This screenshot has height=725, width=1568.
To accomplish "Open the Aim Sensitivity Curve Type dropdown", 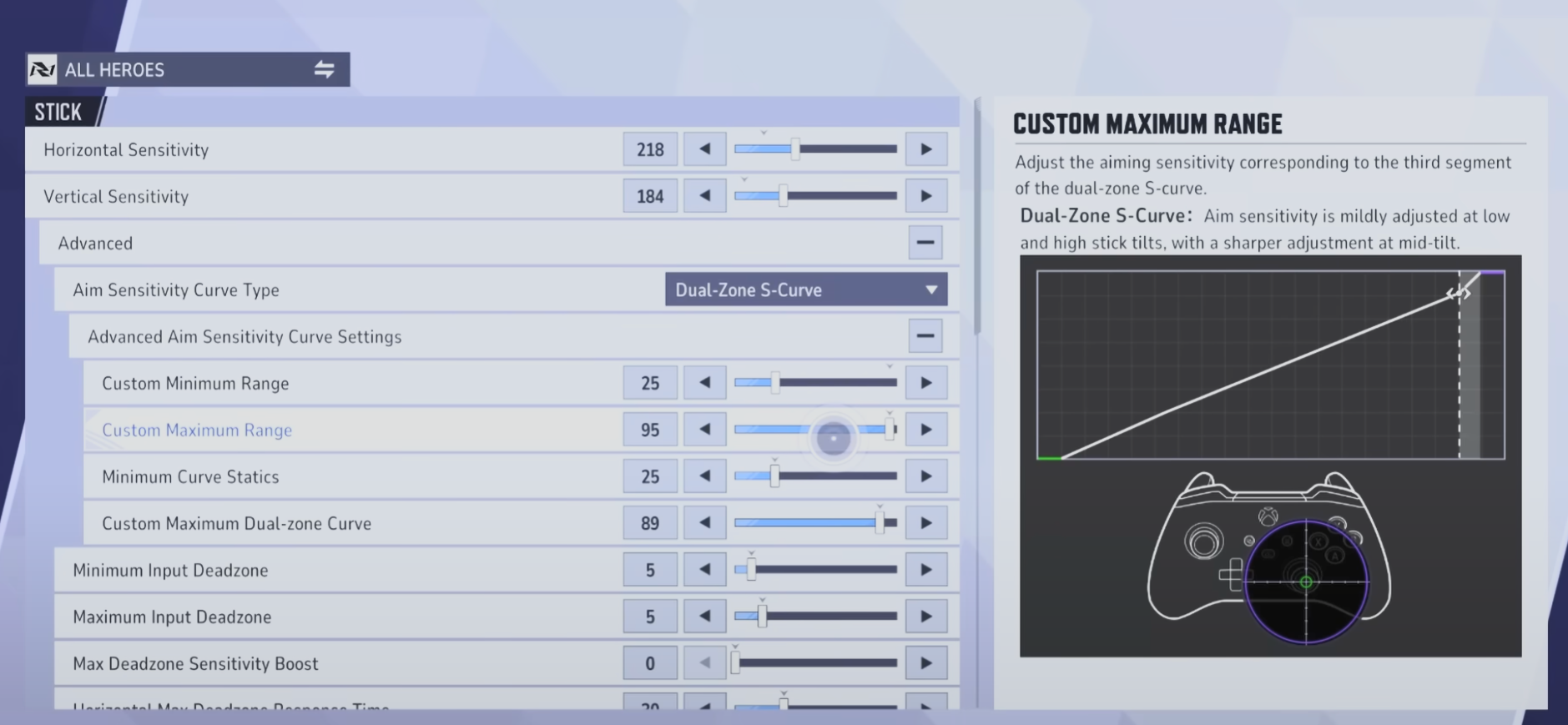I will click(805, 289).
